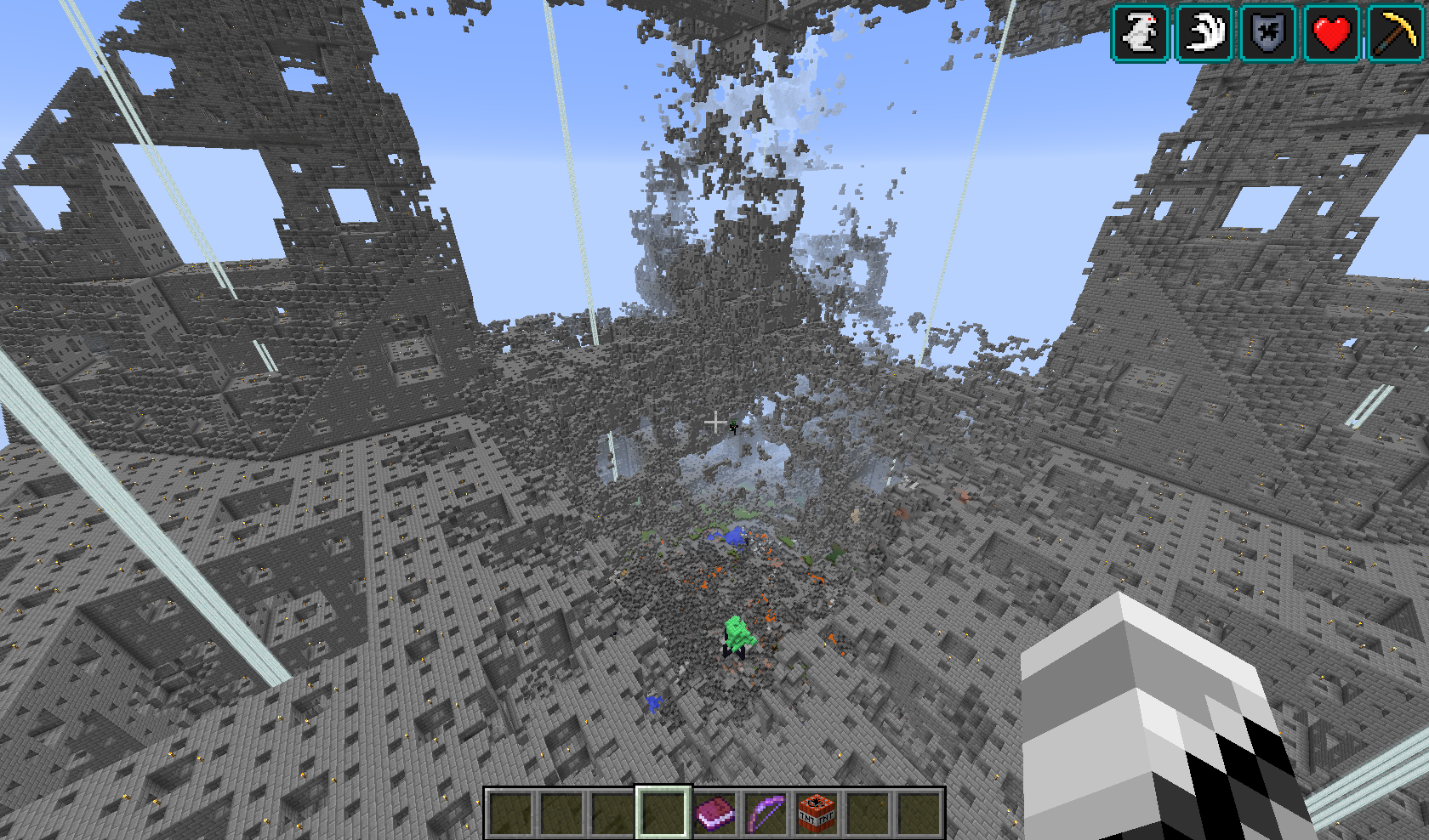Select the enchanted book hotbar slot
This screenshot has height=840, width=1429.
(714, 812)
